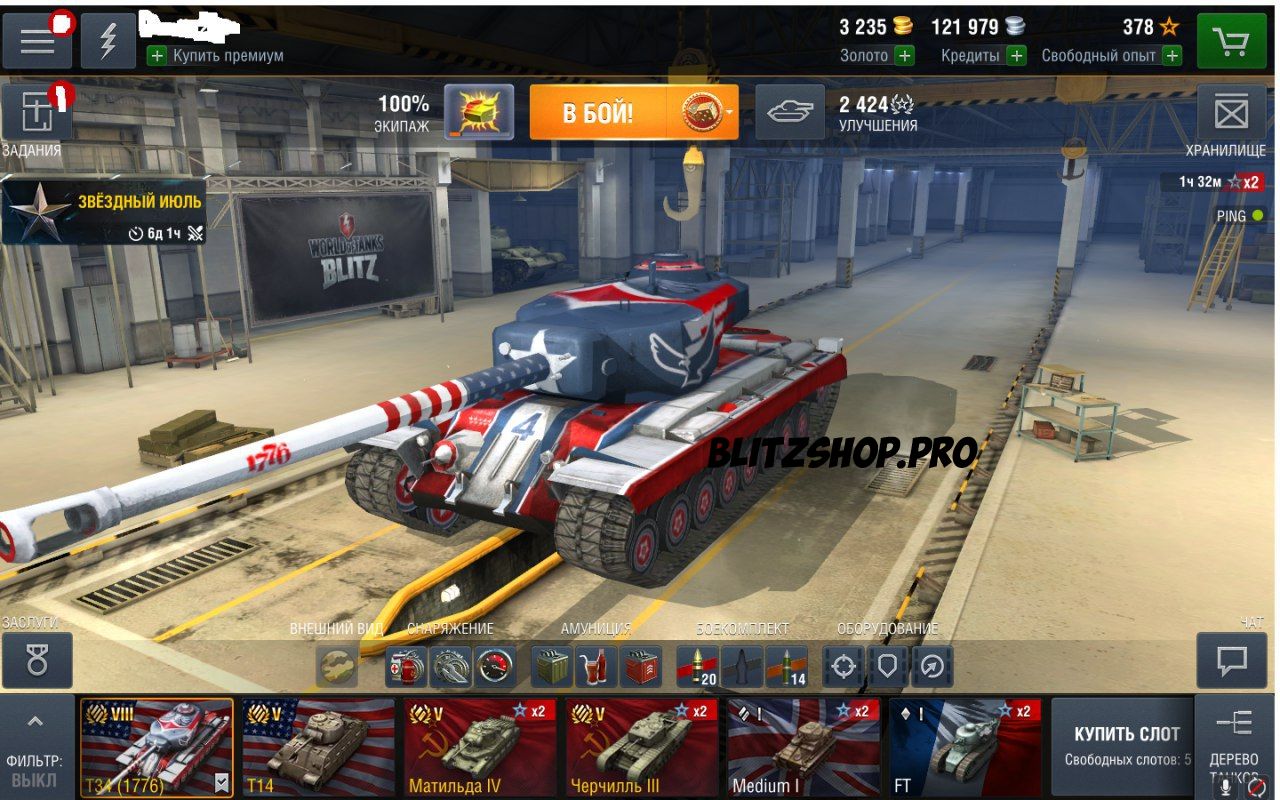The image size is (1280, 800).
Task: Open the hamburger menu in the top left
Action: point(37,40)
